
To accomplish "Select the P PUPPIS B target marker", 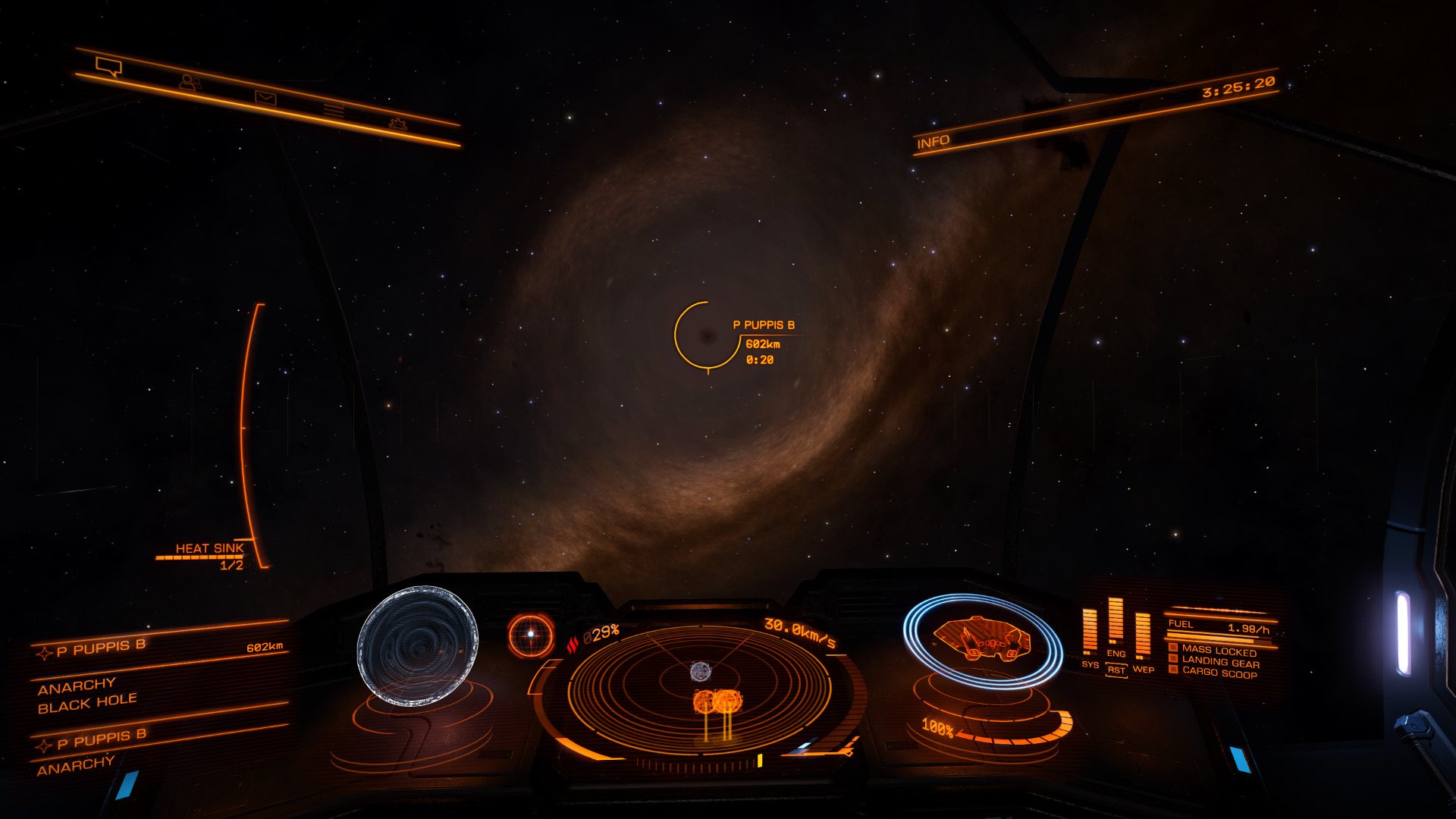I will click(708, 335).
